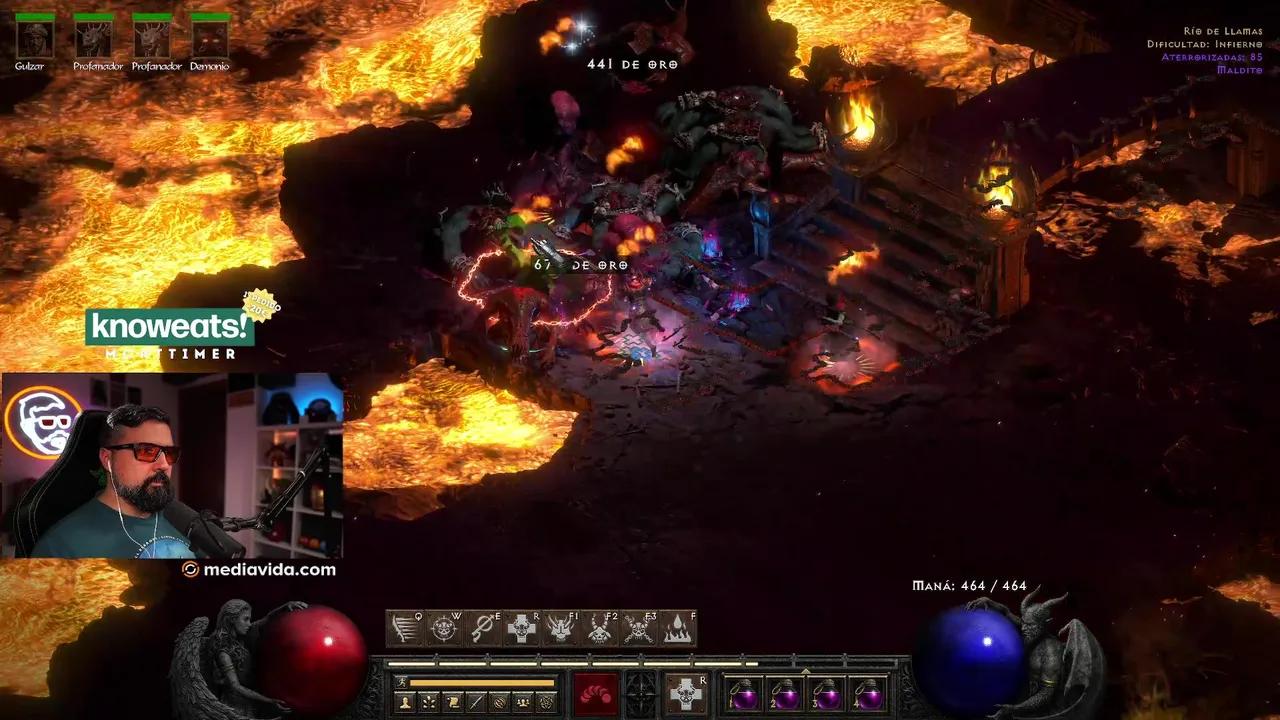
Task: Toggle the run/walk running man icon
Action: click(x=400, y=683)
